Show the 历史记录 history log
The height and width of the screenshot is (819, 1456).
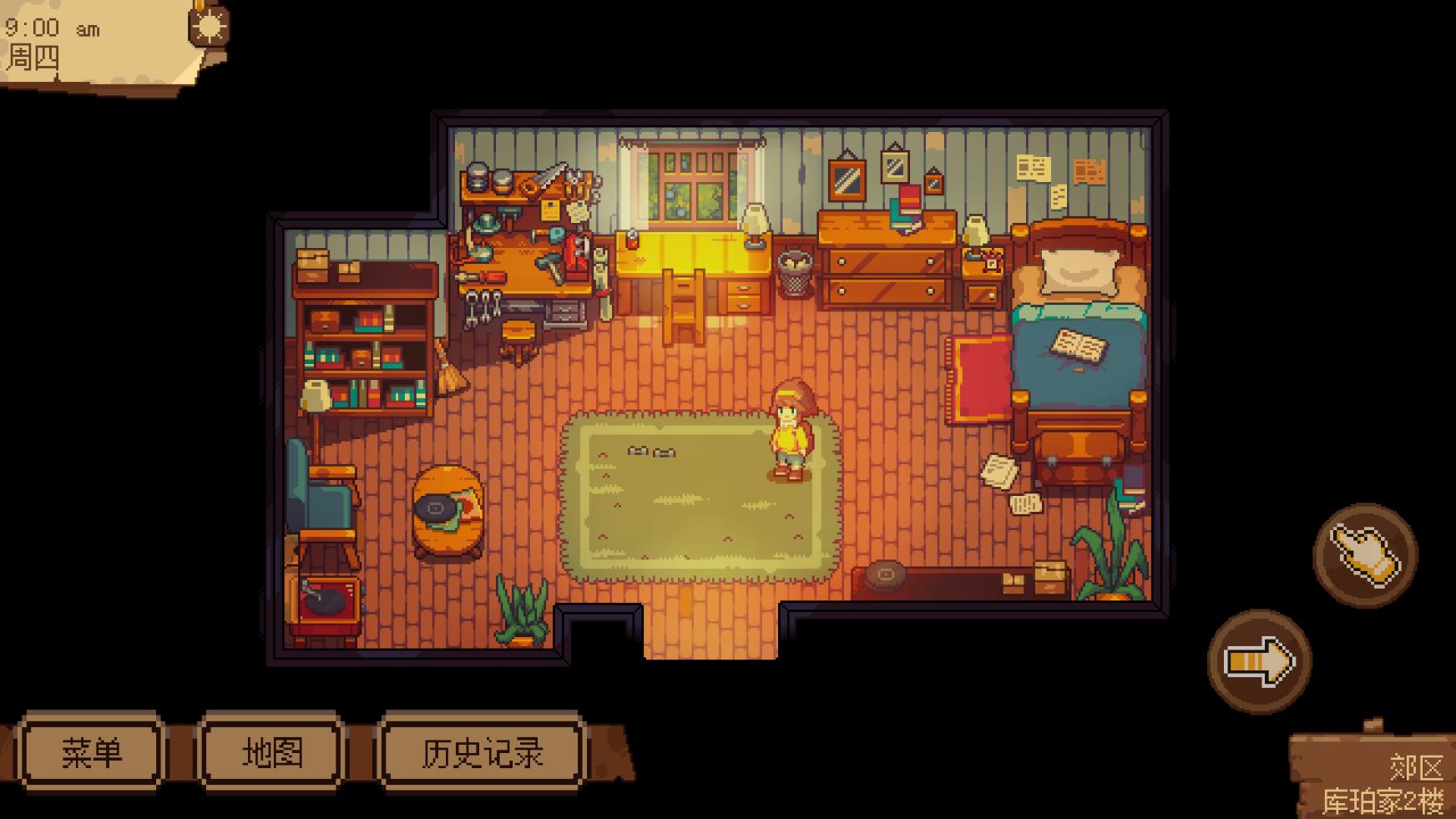coord(482,752)
